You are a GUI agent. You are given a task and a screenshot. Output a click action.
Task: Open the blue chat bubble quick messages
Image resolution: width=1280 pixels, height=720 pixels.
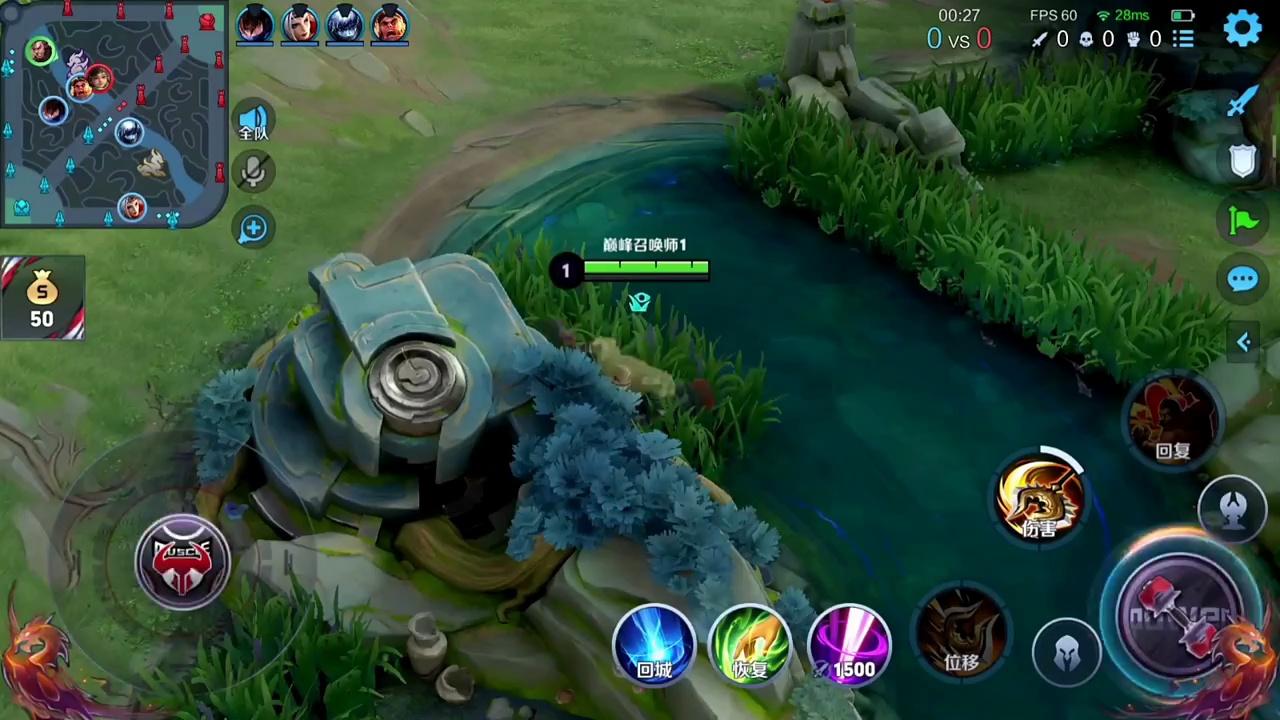click(x=1242, y=280)
